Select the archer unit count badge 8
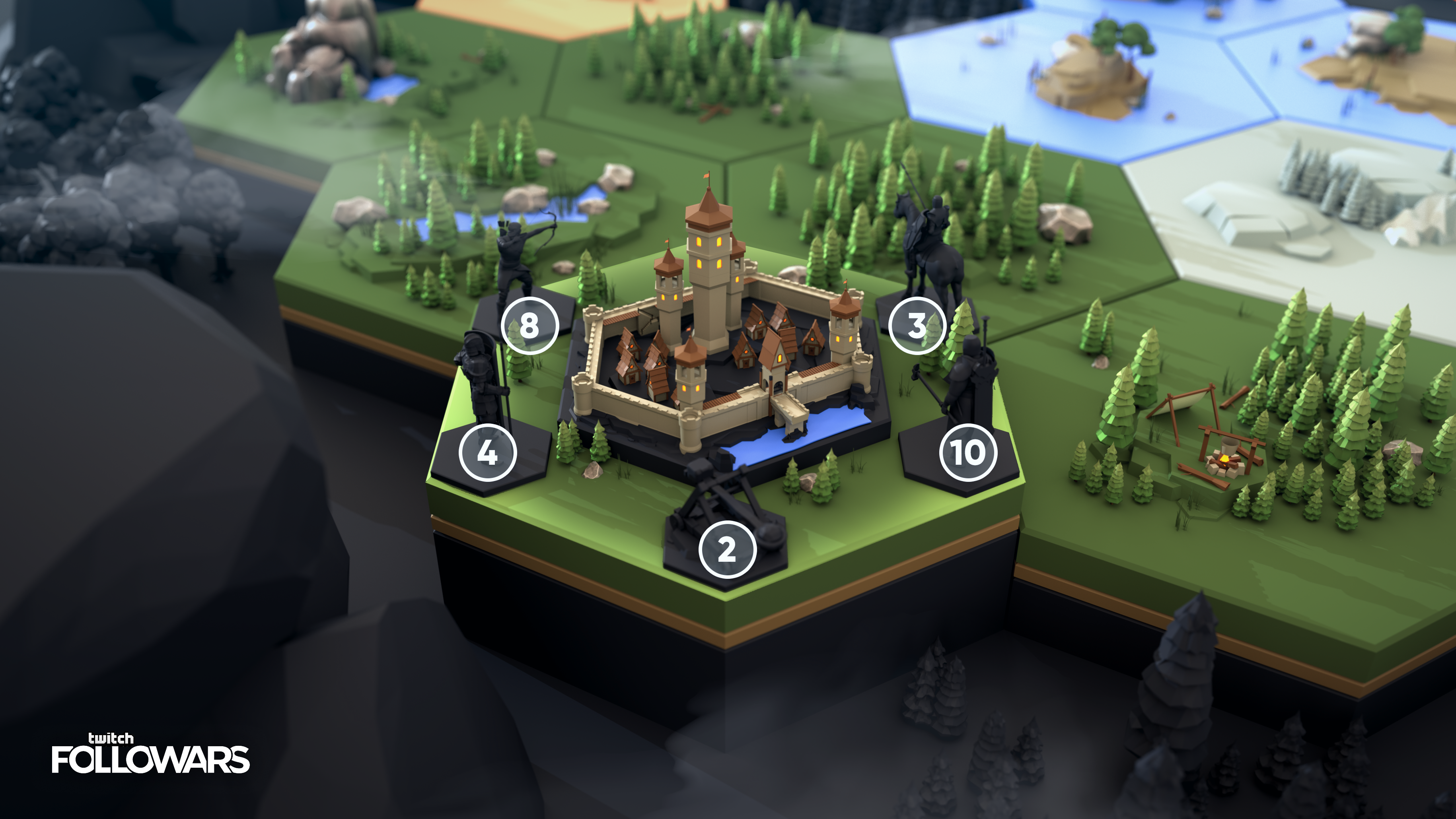This screenshot has width=1456, height=819. 529,325
